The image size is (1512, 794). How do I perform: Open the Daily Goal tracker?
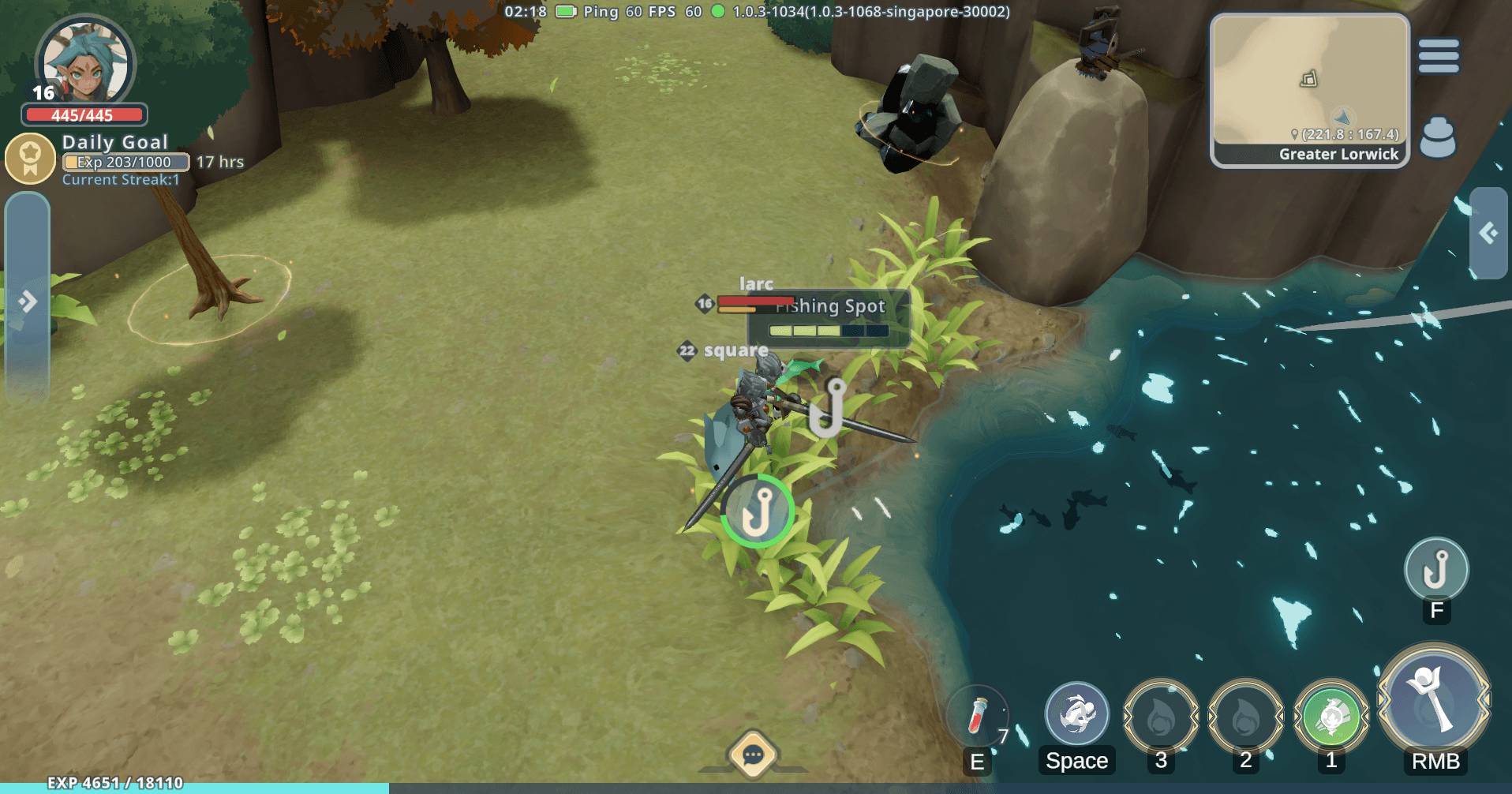click(30, 158)
